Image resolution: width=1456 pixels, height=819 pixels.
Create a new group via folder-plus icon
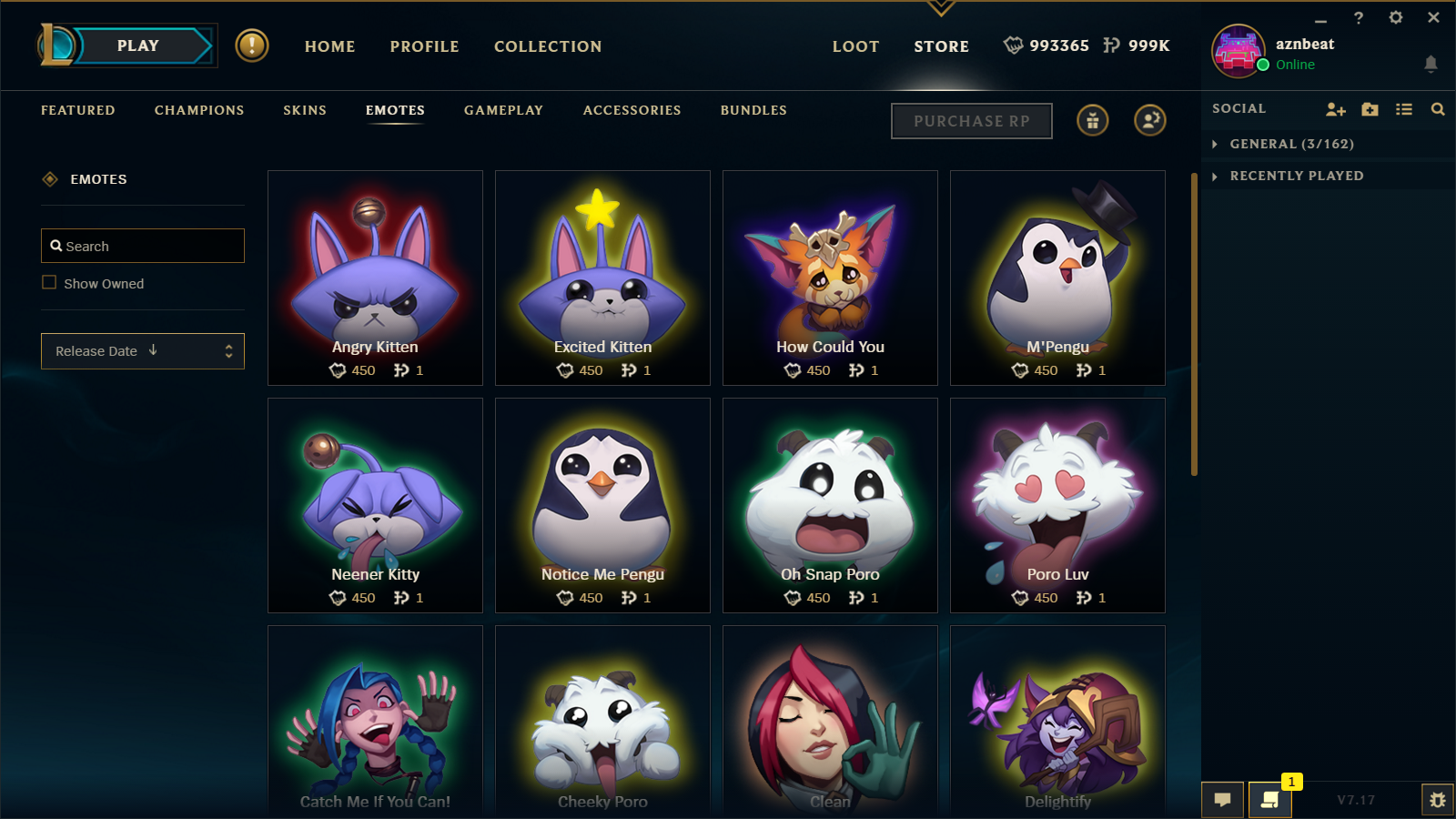1370,108
